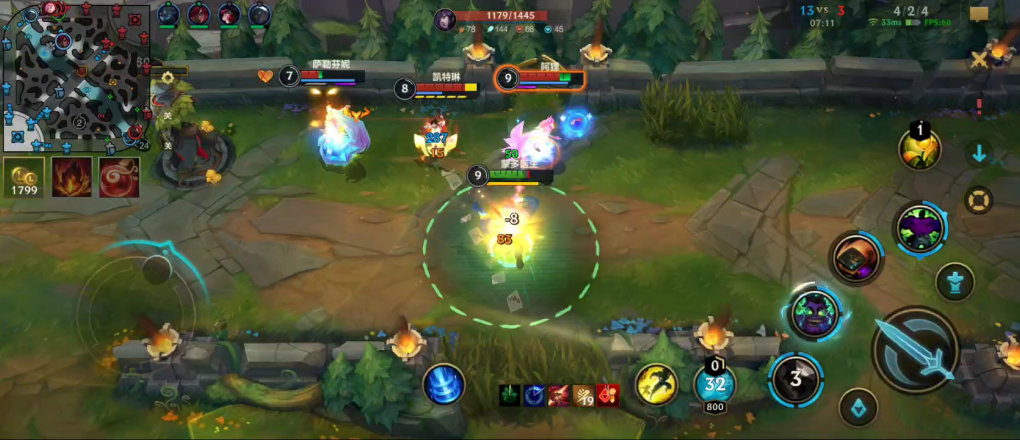Viewport: 1020px width, 440px height.
Task: Tap the minimap
Action: coord(75,76)
